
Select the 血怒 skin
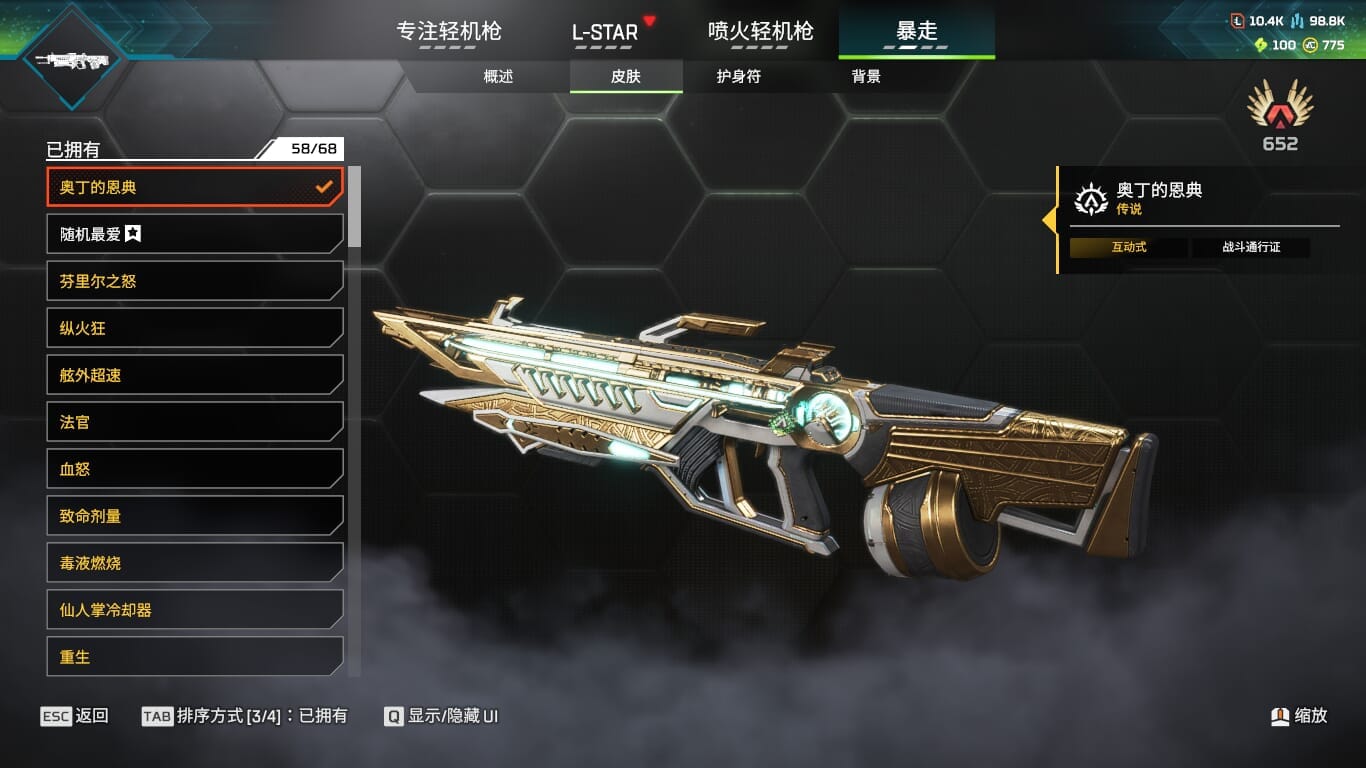pyautogui.click(x=195, y=469)
